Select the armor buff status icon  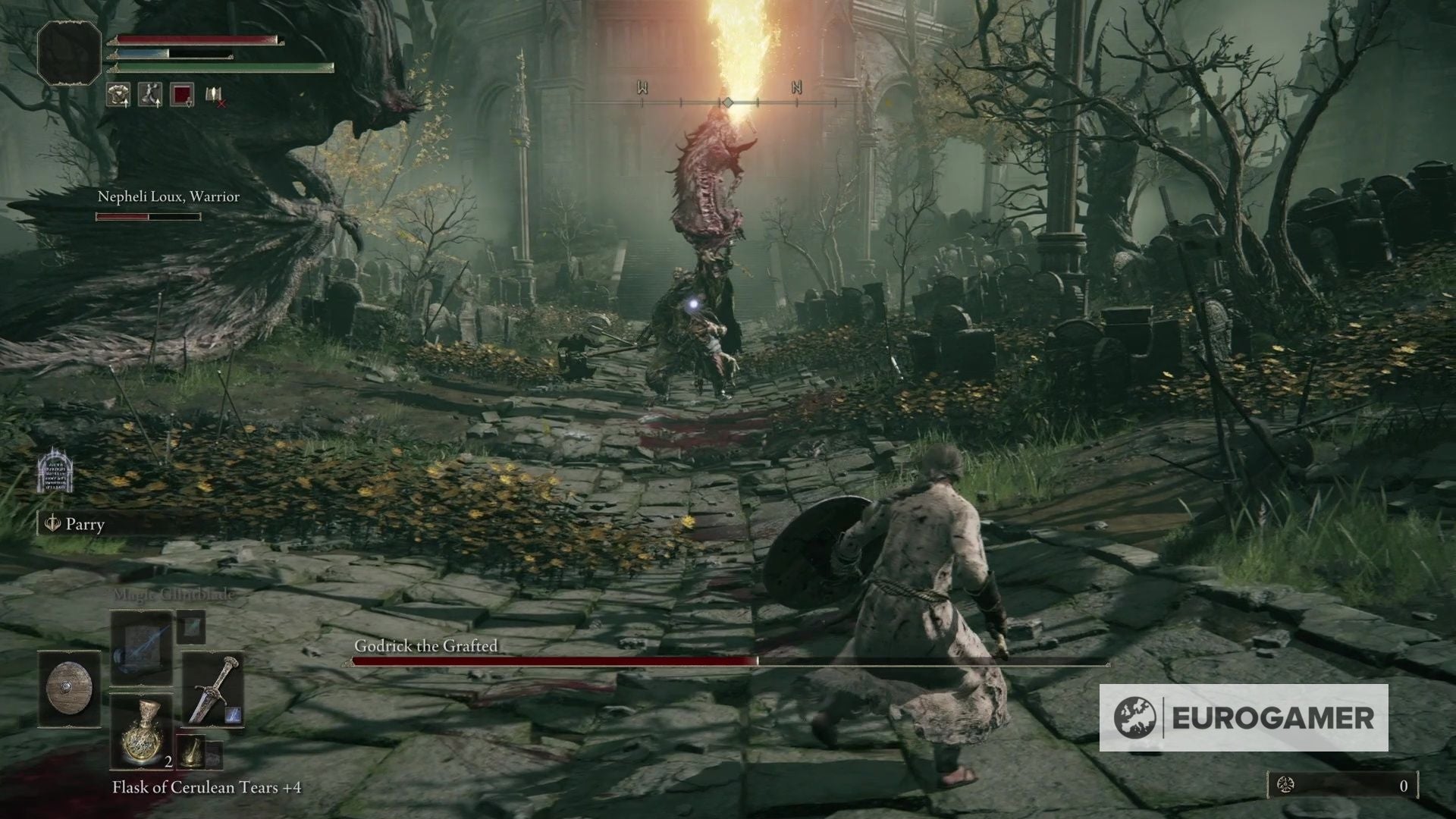click(118, 94)
